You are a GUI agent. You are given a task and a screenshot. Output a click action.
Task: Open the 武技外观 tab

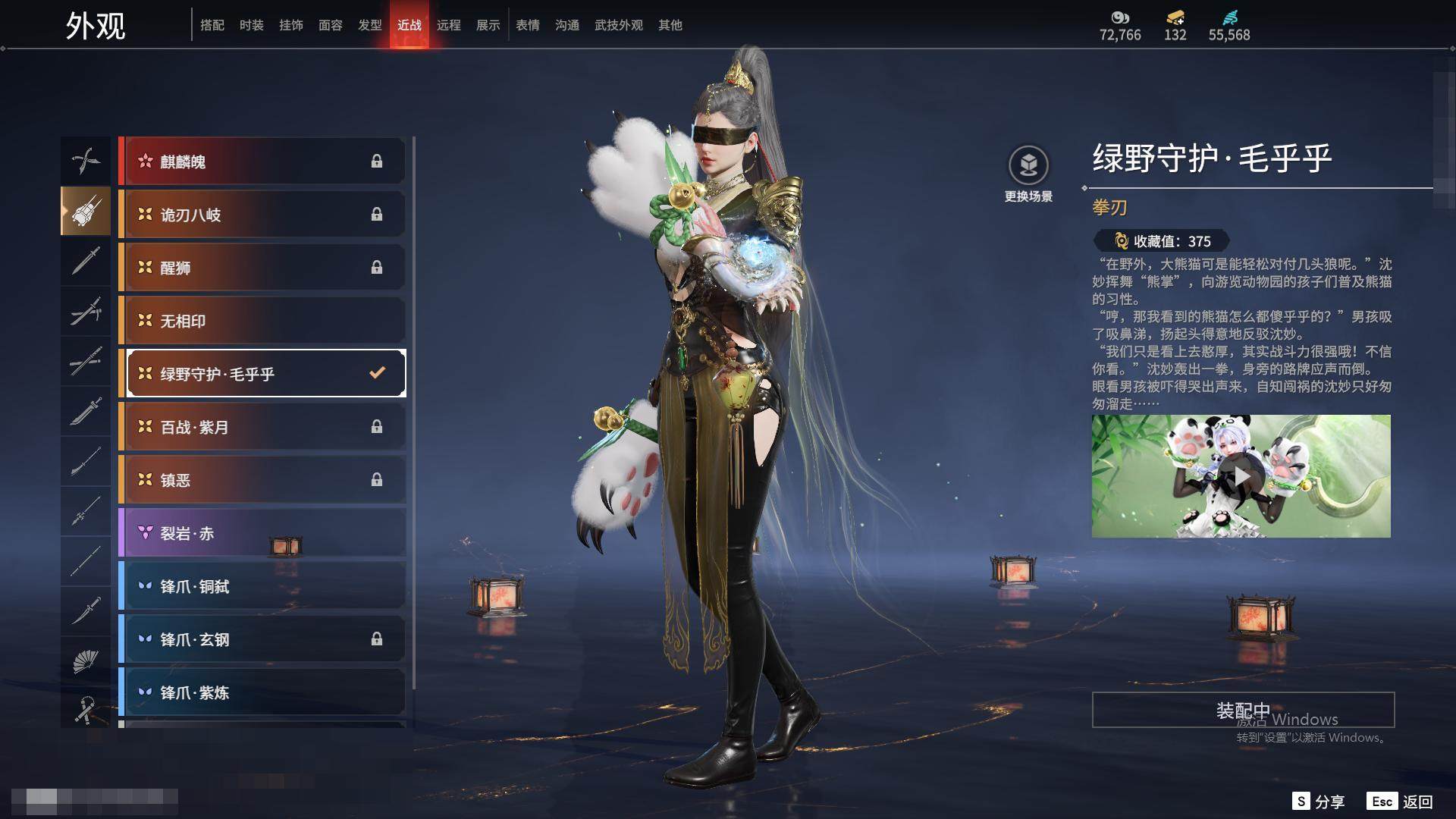coord(618,25)
